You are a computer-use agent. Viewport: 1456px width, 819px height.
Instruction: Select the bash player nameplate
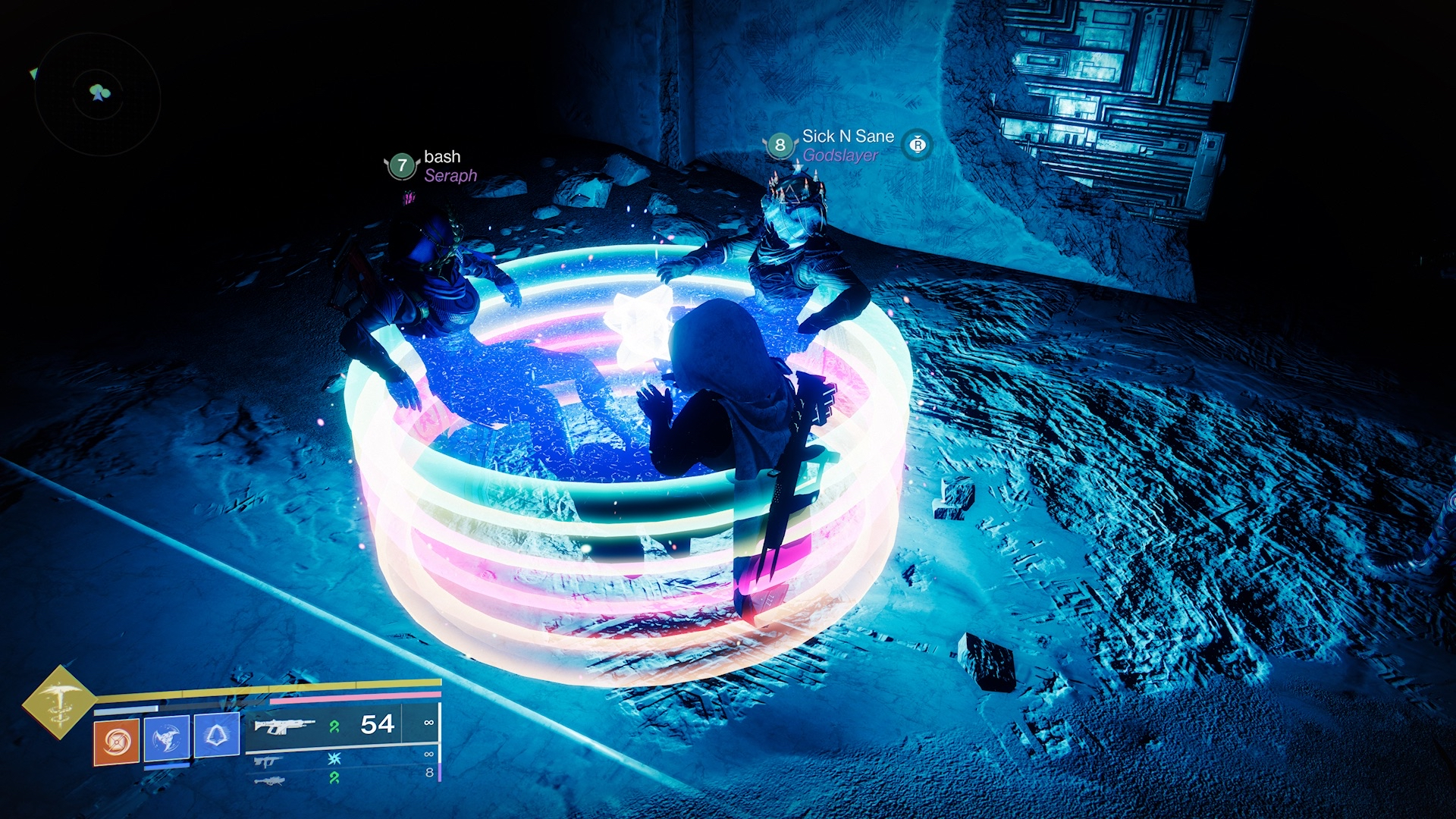pos(442,157)
